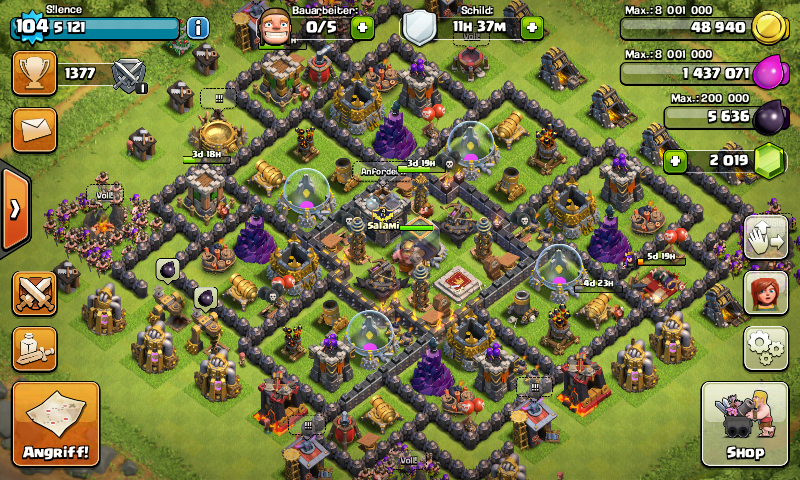Open the trophy league ranking button
The width and height of the screenshot is (800, 480).
34,73
